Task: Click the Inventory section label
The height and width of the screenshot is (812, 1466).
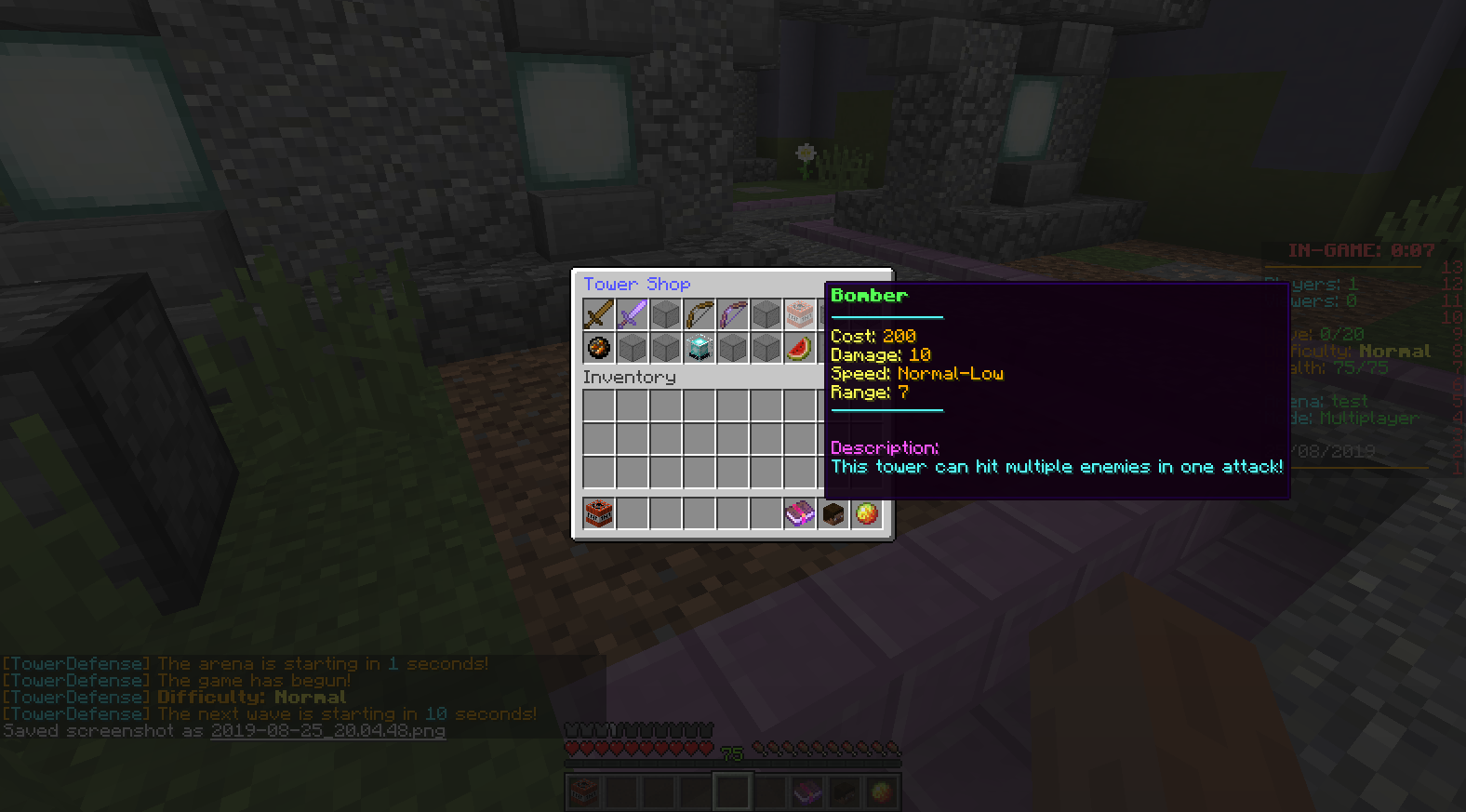Action: (629, 377)
